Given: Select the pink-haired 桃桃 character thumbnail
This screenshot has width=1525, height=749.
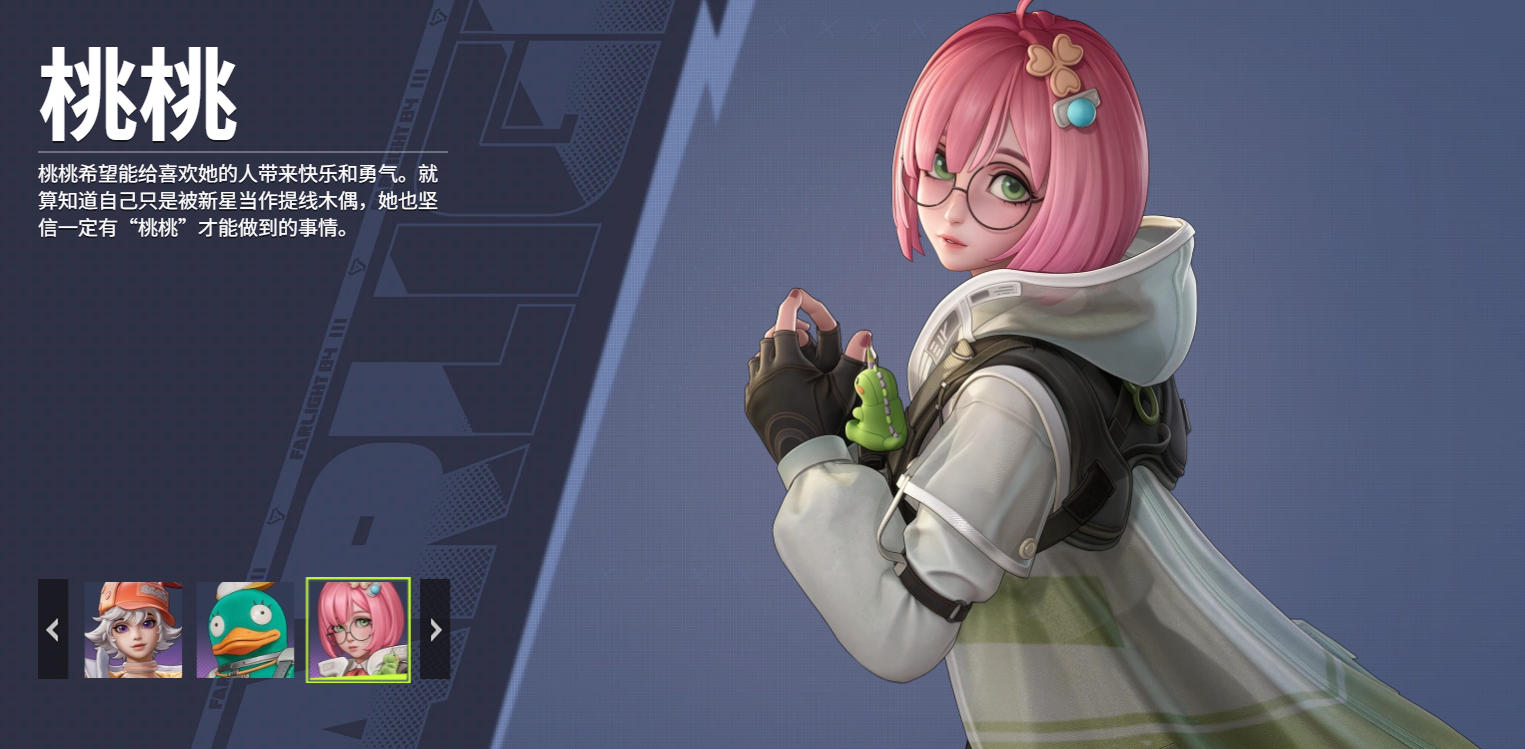Looking at the screenshot, I should point(358,630).
